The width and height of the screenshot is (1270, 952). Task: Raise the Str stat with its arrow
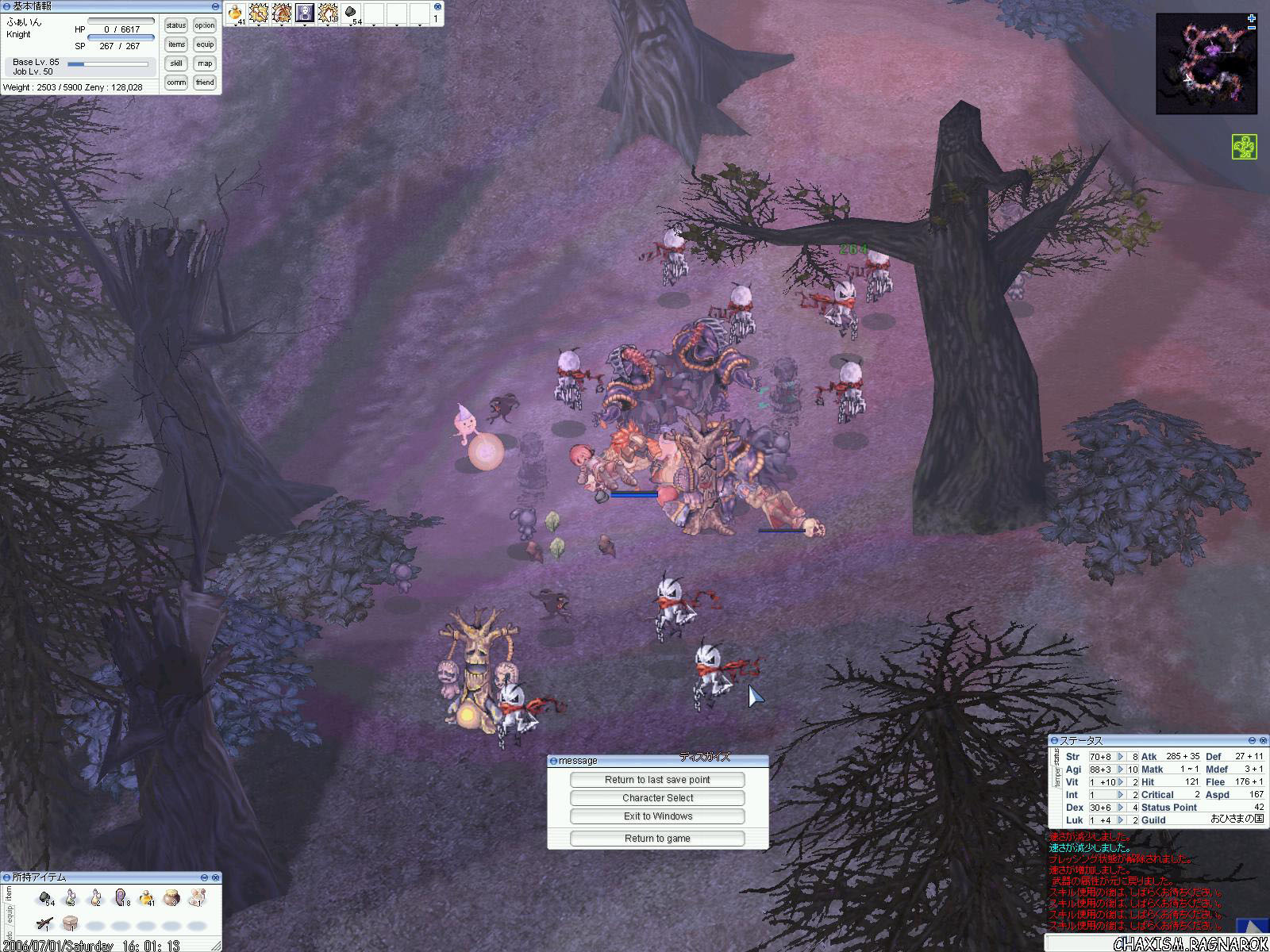pyautogui.click(x=1121, y=757)
